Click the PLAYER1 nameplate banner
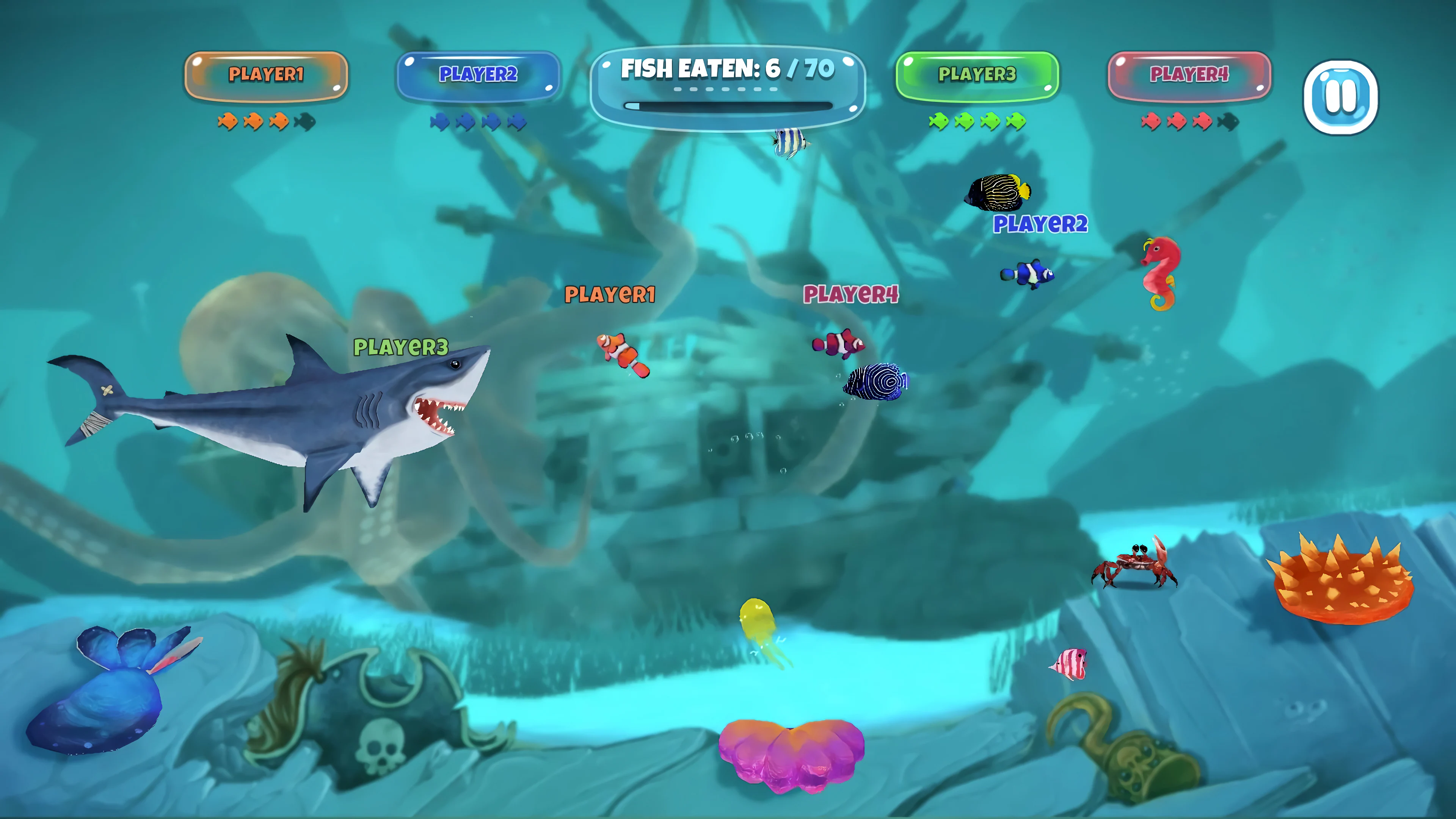The height and width of the screenshot is (819, 1456). click(x=266, y=75)
